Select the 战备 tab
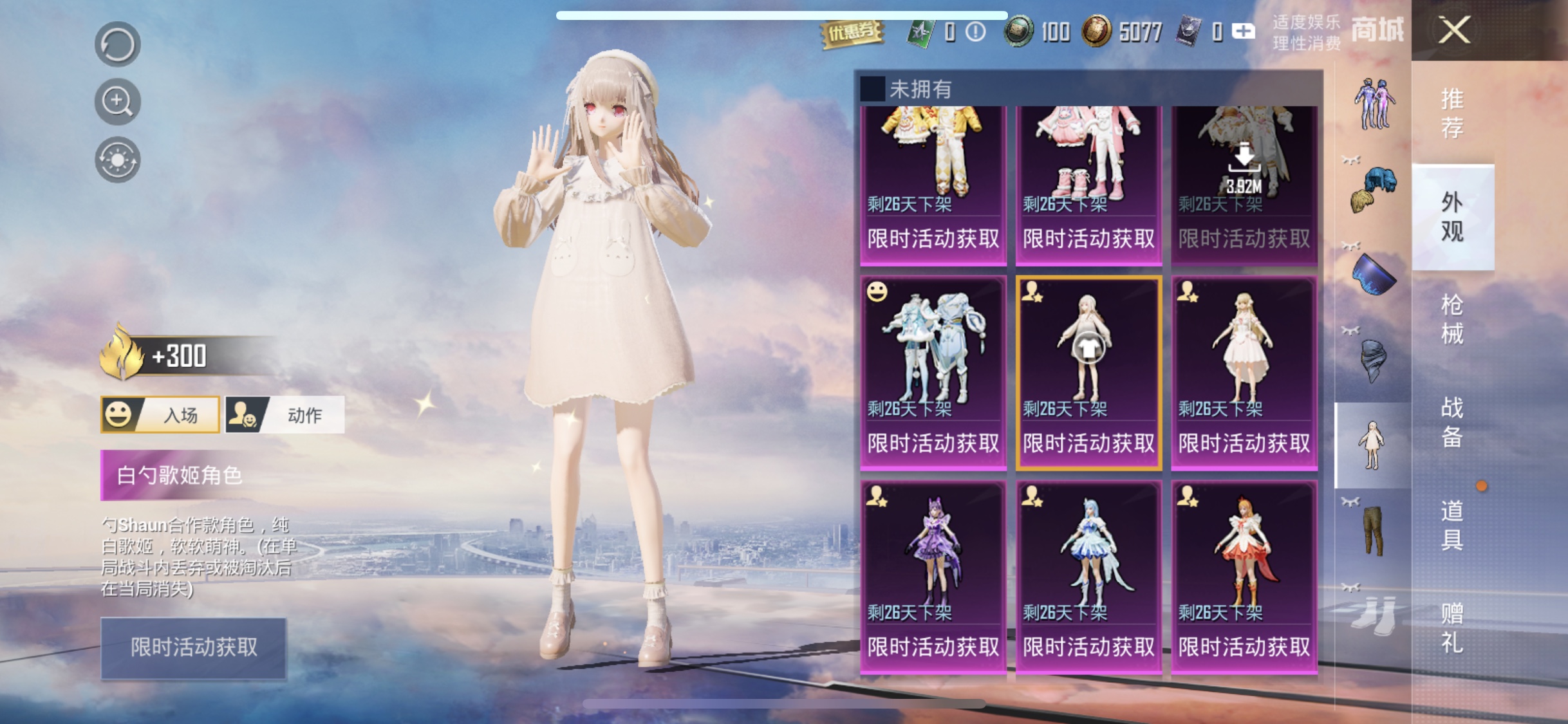 point(1451,422)
